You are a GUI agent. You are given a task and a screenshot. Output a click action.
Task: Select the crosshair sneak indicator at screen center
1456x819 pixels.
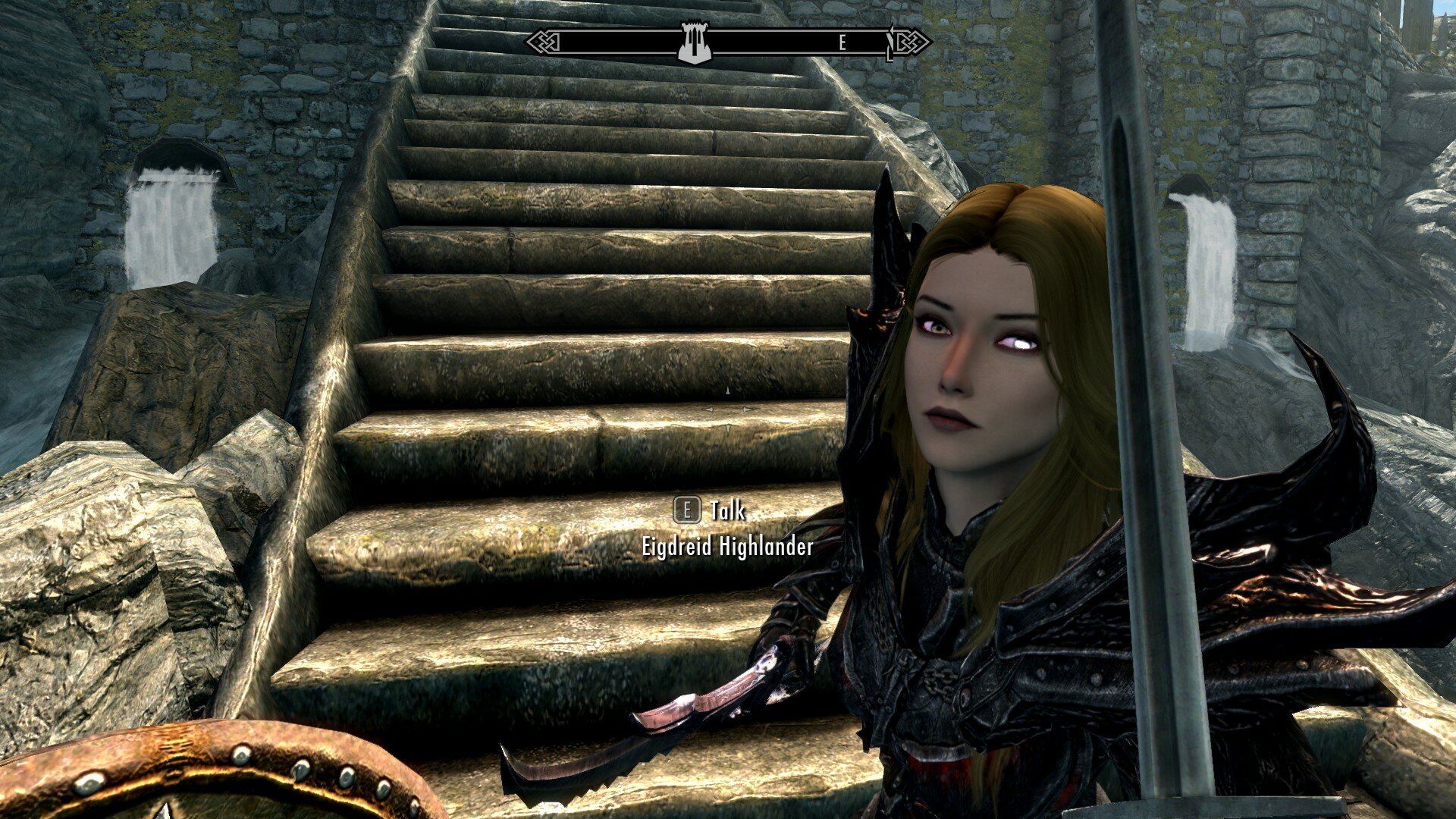click(x=727, y=409)
